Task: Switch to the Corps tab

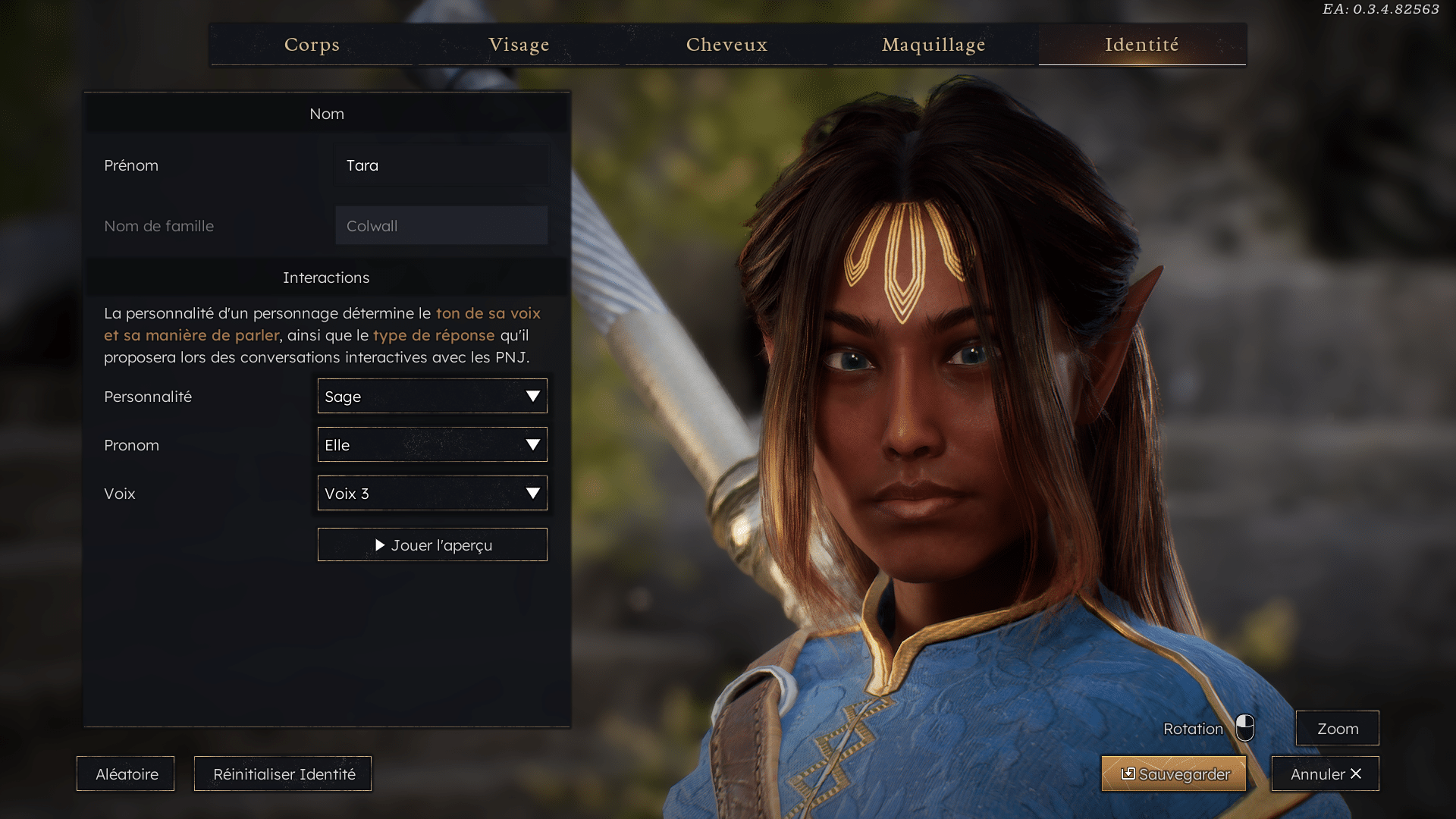Action: click(312, 45)
